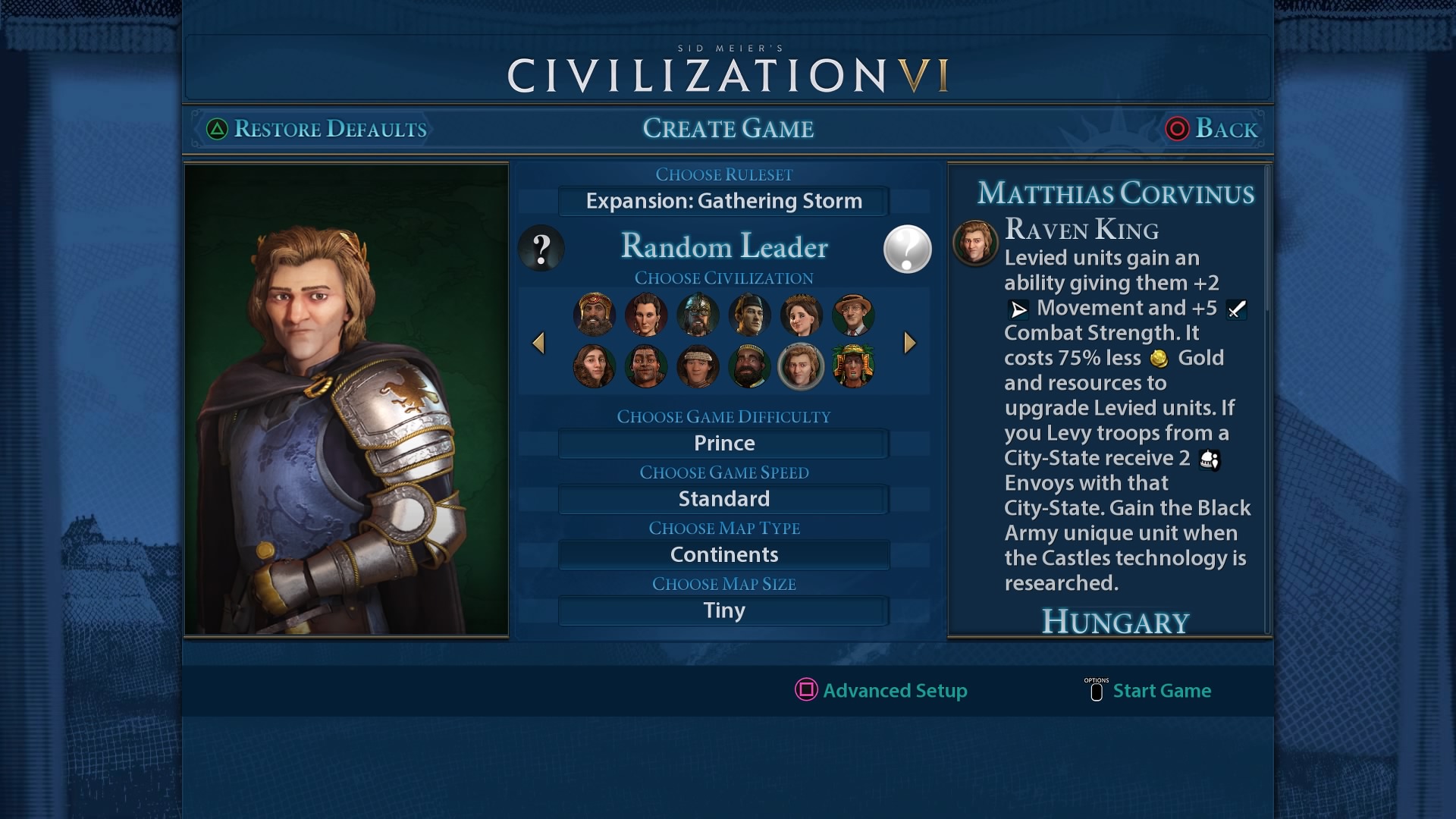Choose Hojo Tokimune's portrait
The width and height of the screenshot is (1456, 819).
(749, 315)
